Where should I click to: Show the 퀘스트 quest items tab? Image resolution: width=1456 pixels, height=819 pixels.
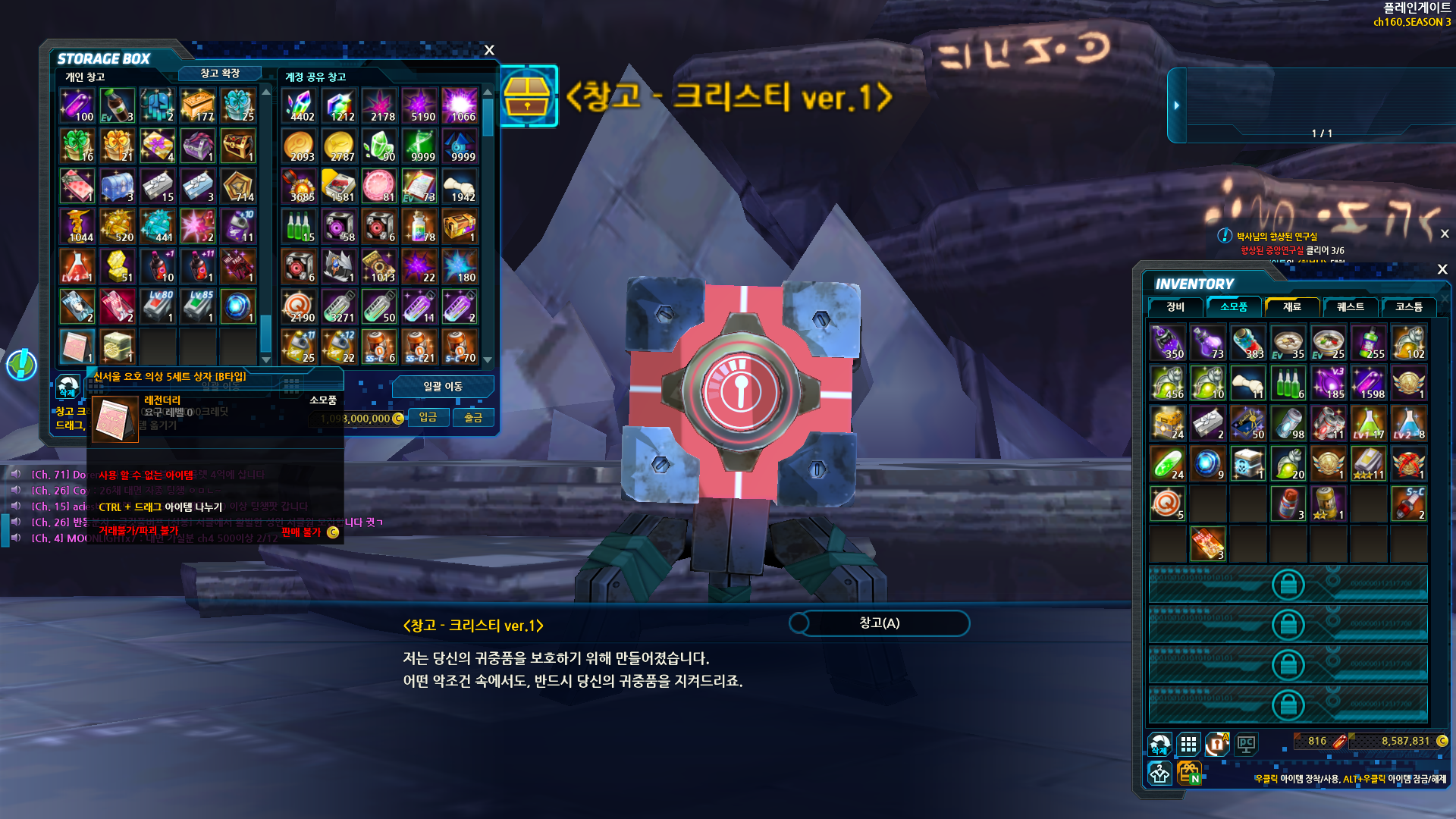(x=1351, y=306)
